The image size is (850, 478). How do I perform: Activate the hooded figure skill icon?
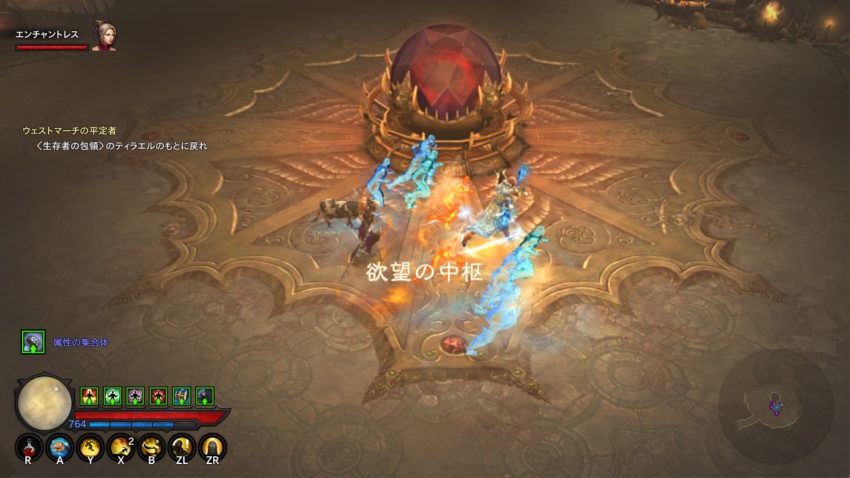point(211,448)
